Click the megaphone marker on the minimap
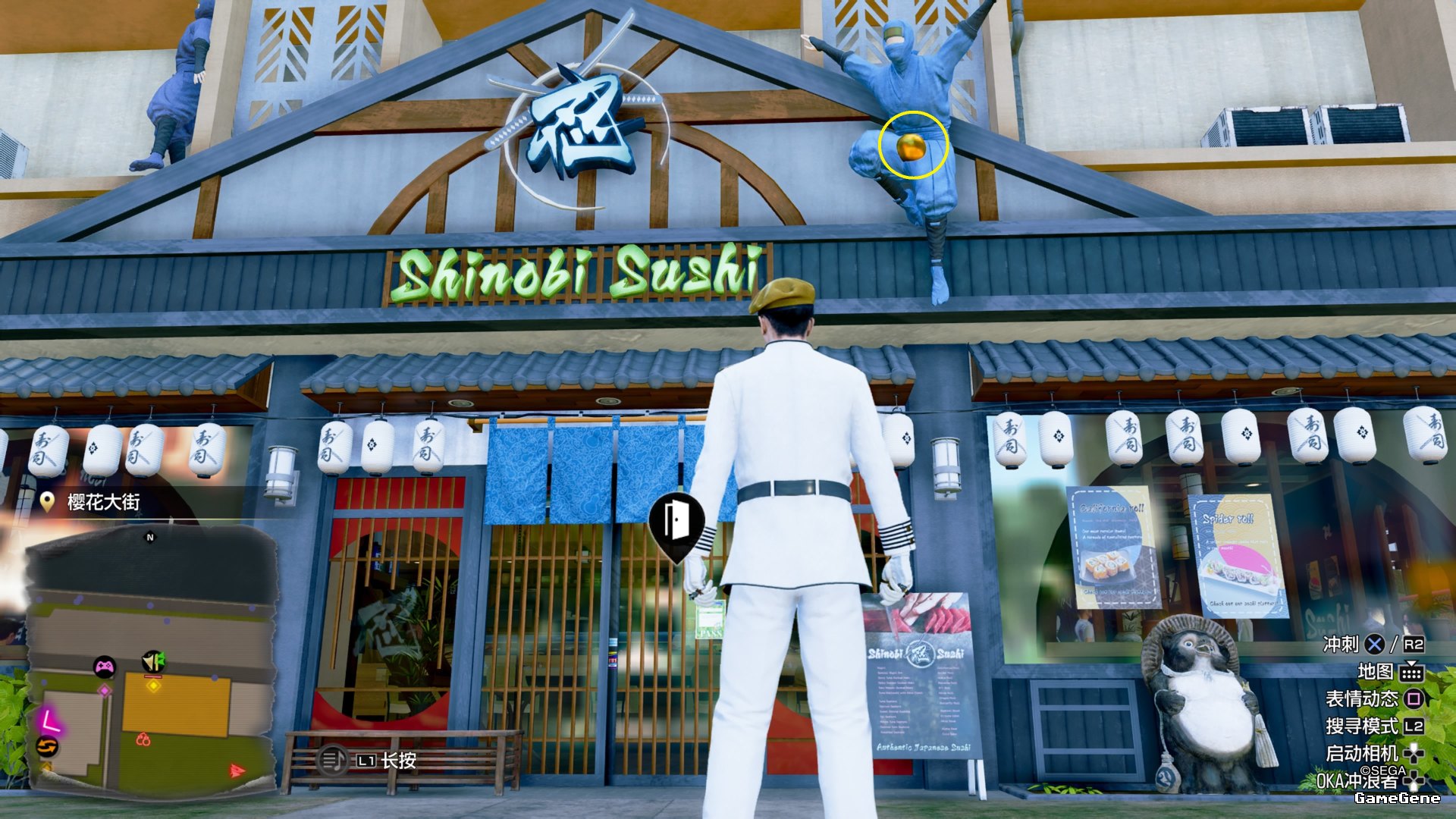This screenshot has height=819, width=1456. point(153,661)
